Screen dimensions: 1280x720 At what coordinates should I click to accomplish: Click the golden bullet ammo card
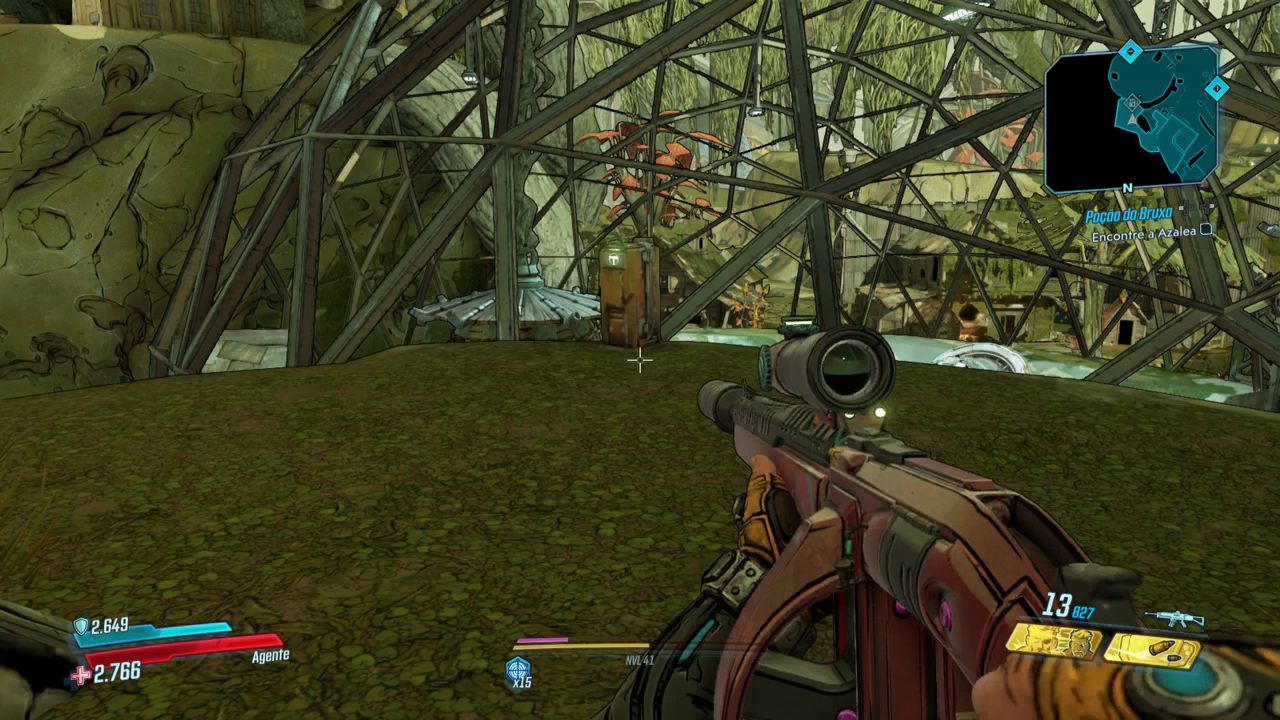(x=1152, y=650)
